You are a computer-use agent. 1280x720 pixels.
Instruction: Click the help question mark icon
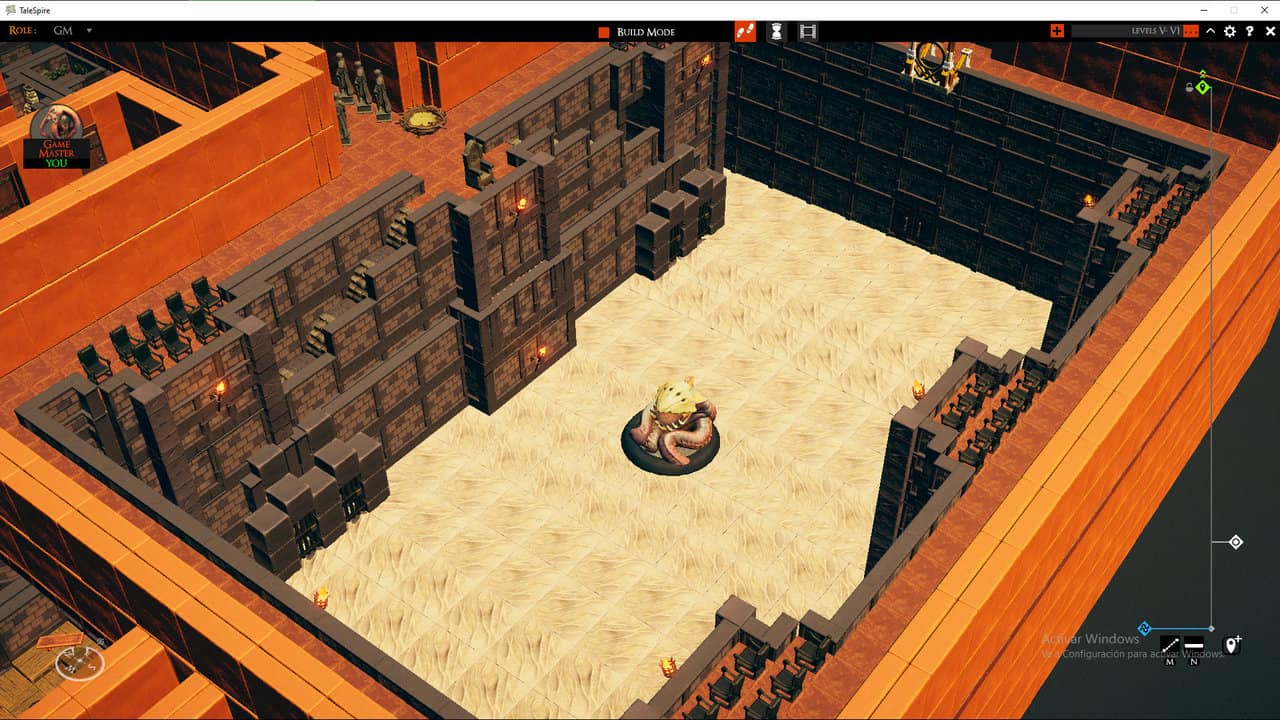point(1249,30)
